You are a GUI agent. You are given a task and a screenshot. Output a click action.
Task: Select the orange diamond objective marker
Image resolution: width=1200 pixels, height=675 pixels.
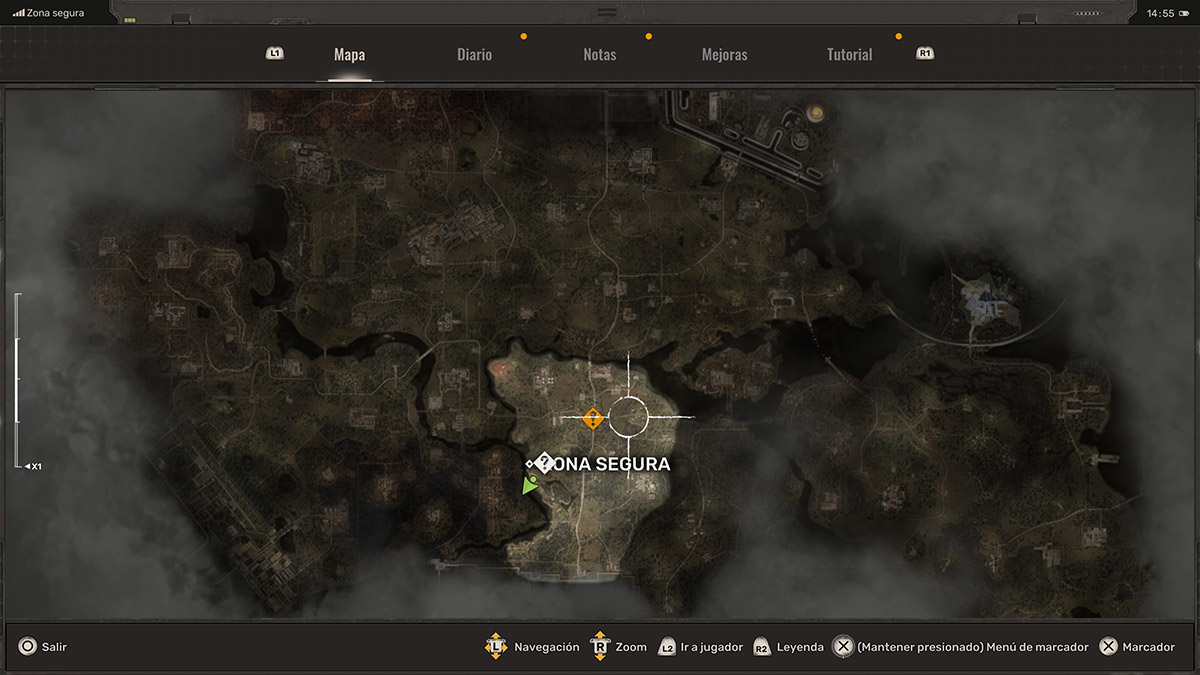592,418
